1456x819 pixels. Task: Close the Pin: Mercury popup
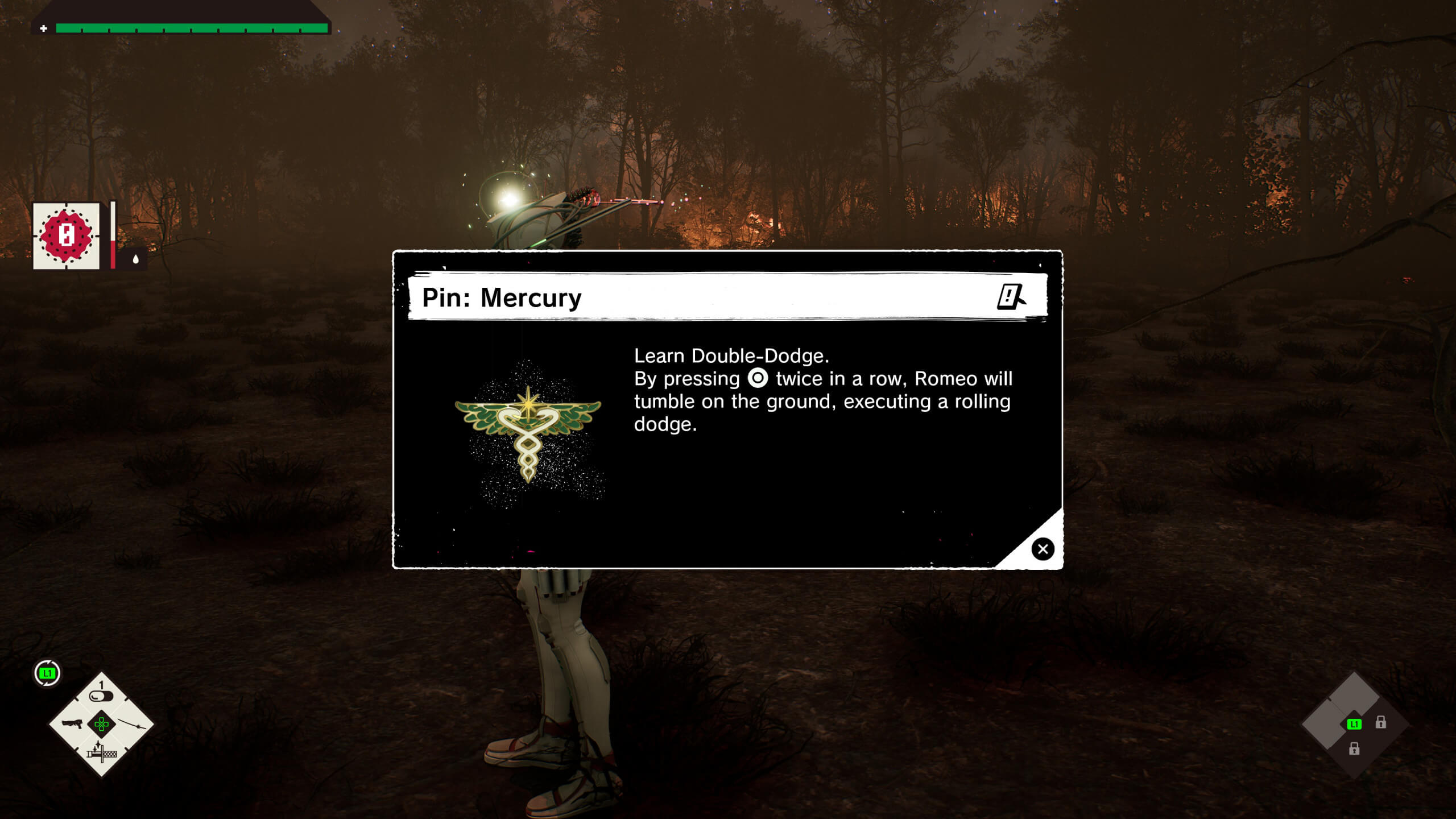[1043, 549]
